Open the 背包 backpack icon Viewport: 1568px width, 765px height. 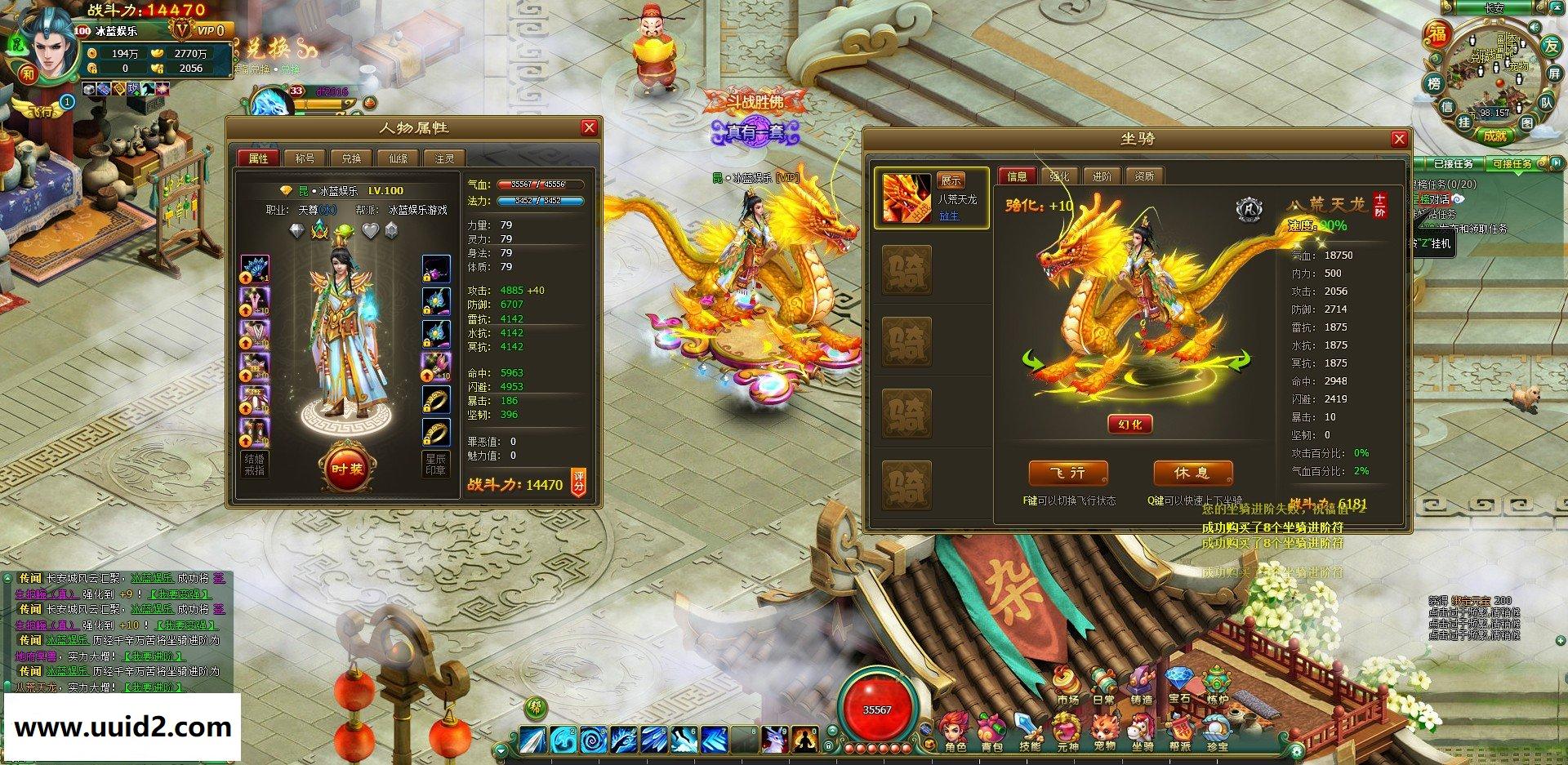(x=991, y=730)
